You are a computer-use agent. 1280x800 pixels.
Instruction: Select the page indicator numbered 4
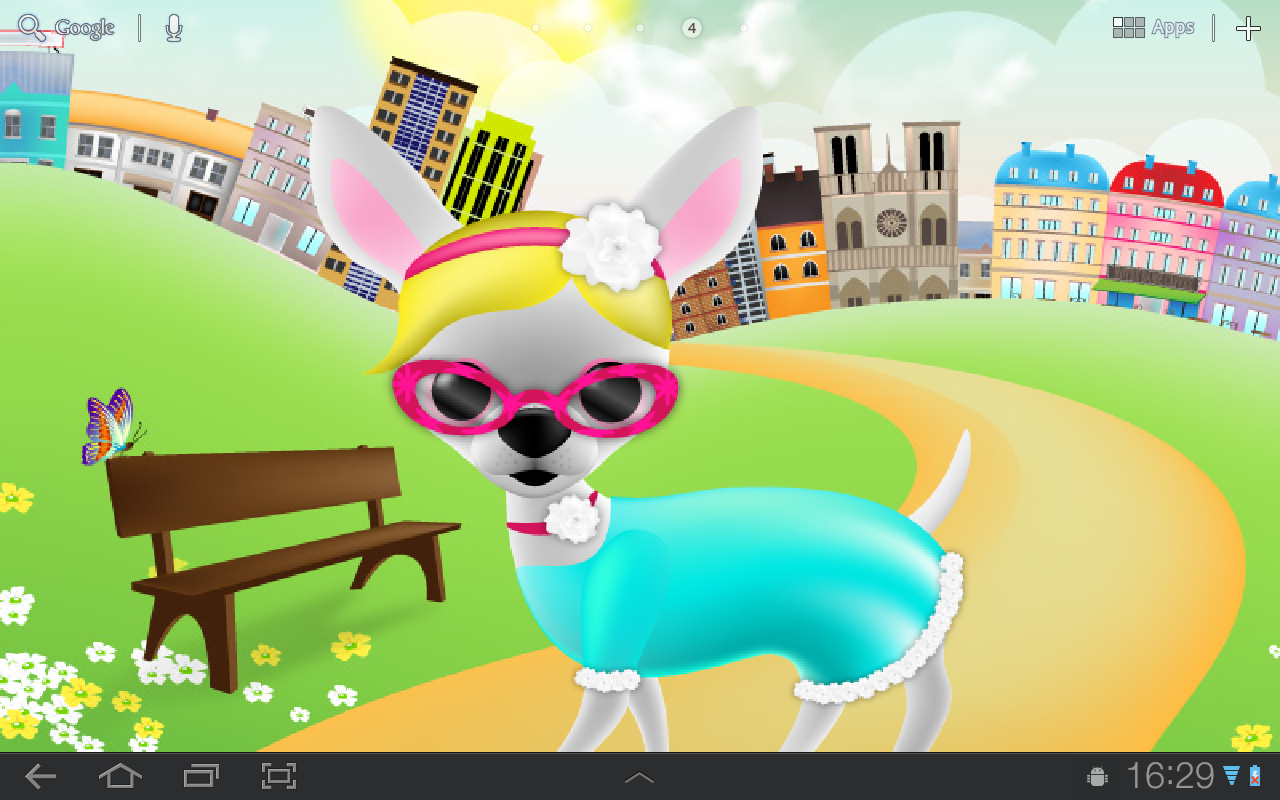tap(690, 27)
